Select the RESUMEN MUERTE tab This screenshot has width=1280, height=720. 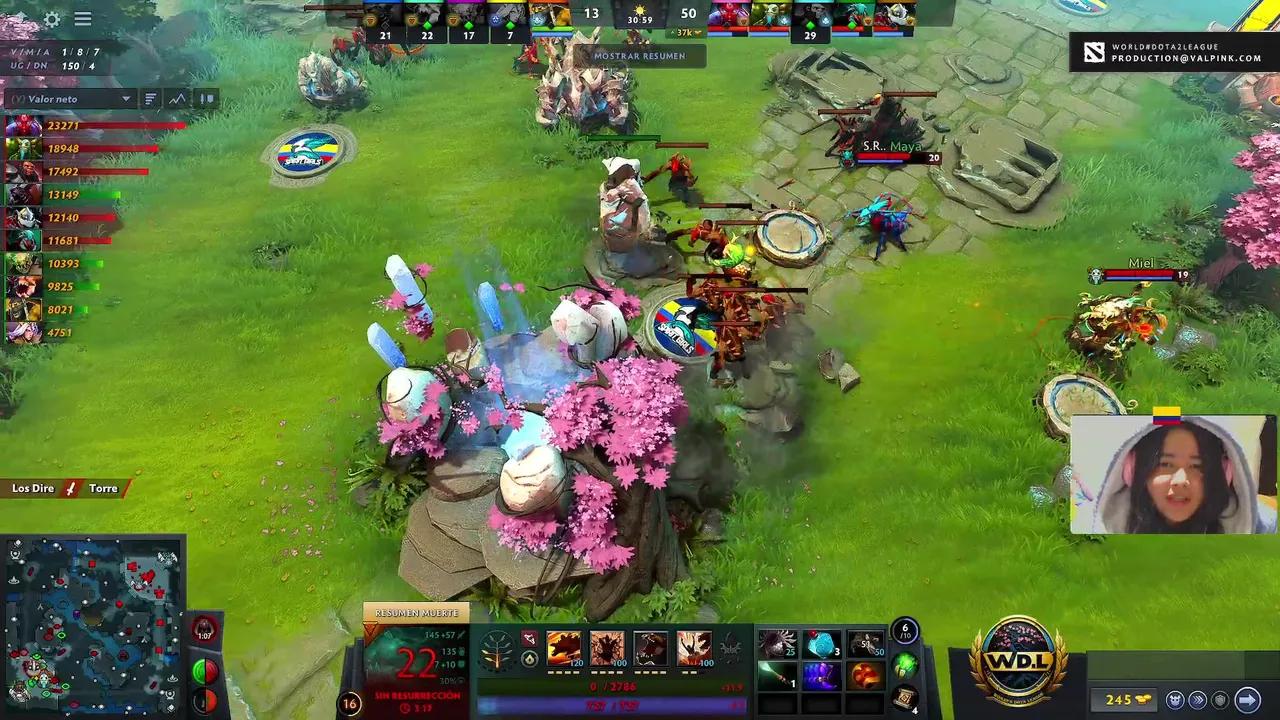point(417,613)
